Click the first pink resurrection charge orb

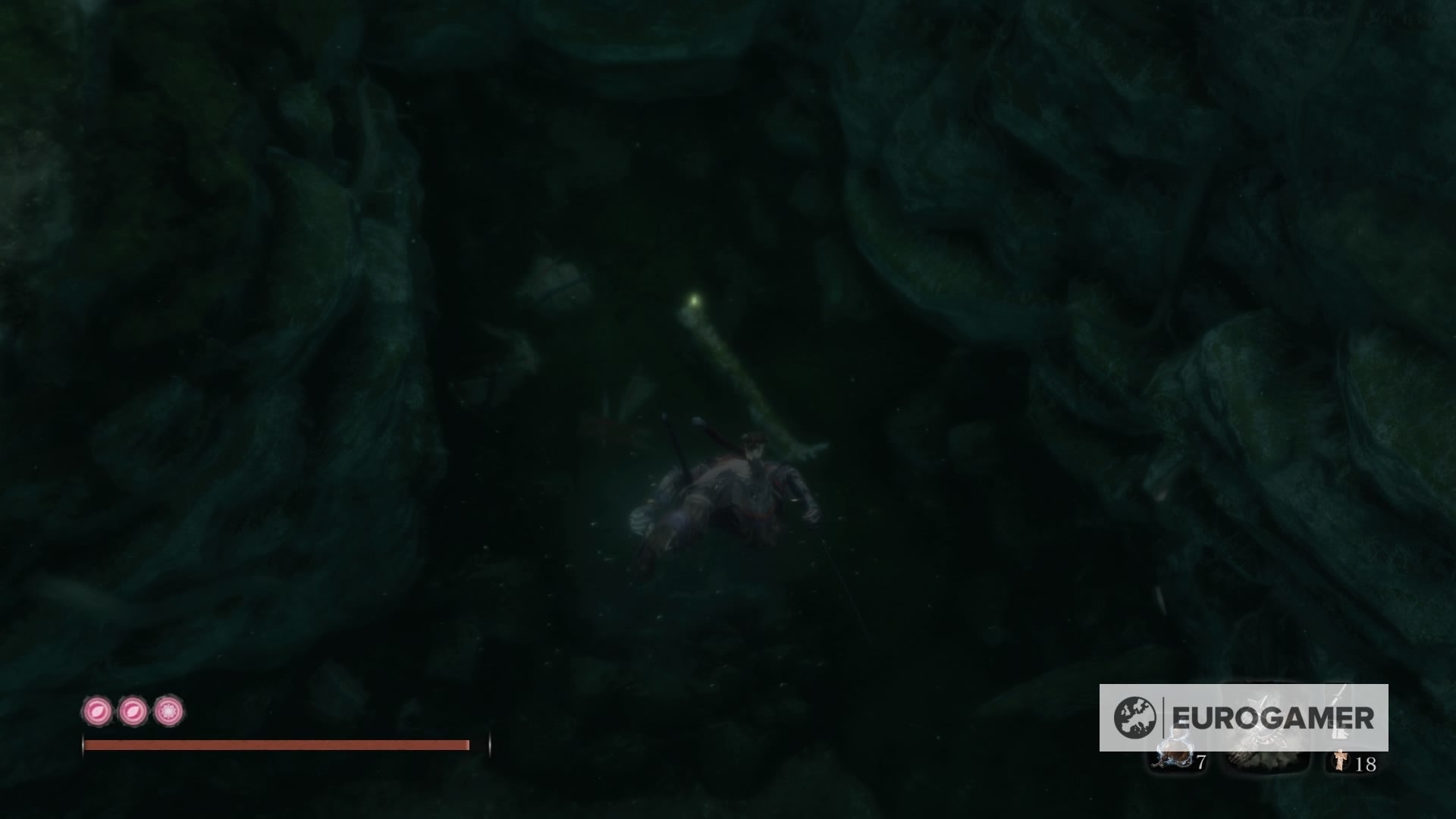click(x=97, y=711)
